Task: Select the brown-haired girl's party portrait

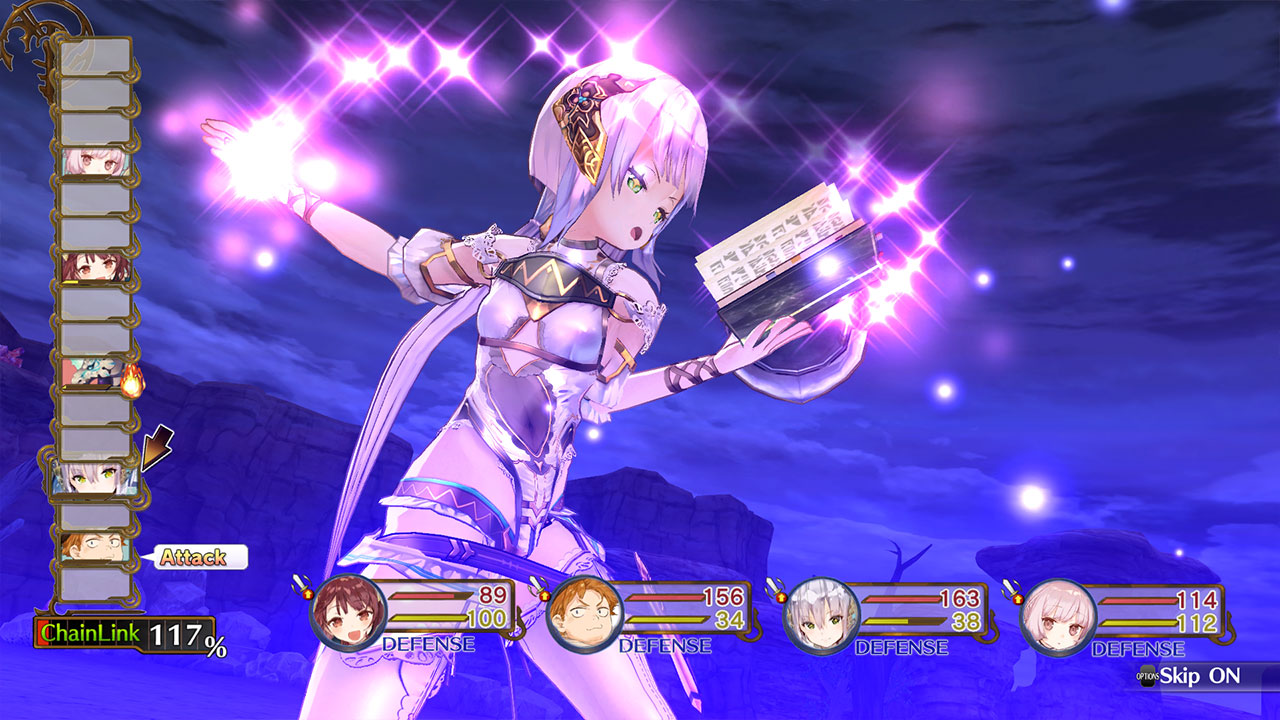Action: point(348,614)
